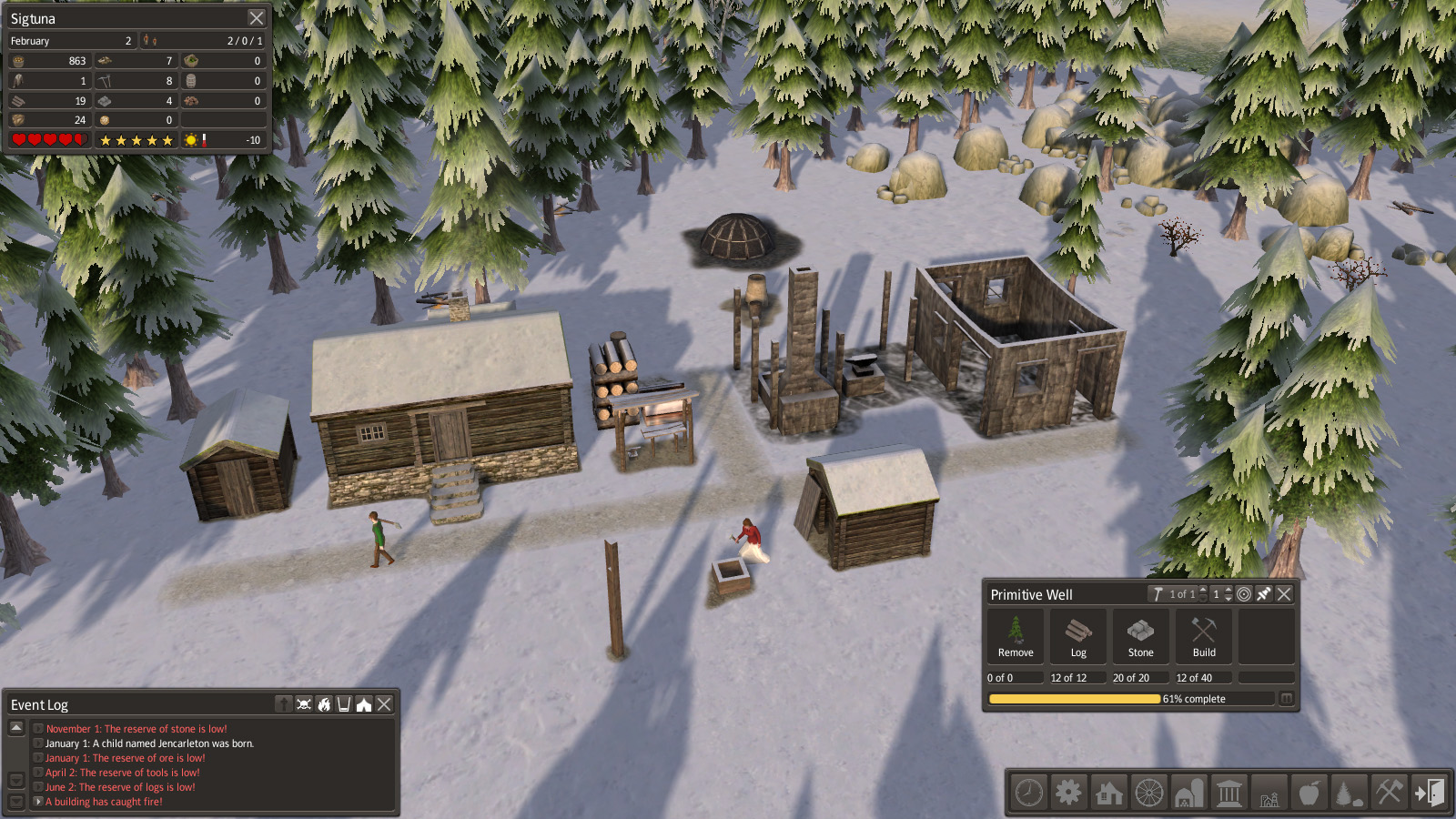This screenshot has width=1456, height=819.
Task: Pause construction of the Primitive Well
Action: [1286, 699]
